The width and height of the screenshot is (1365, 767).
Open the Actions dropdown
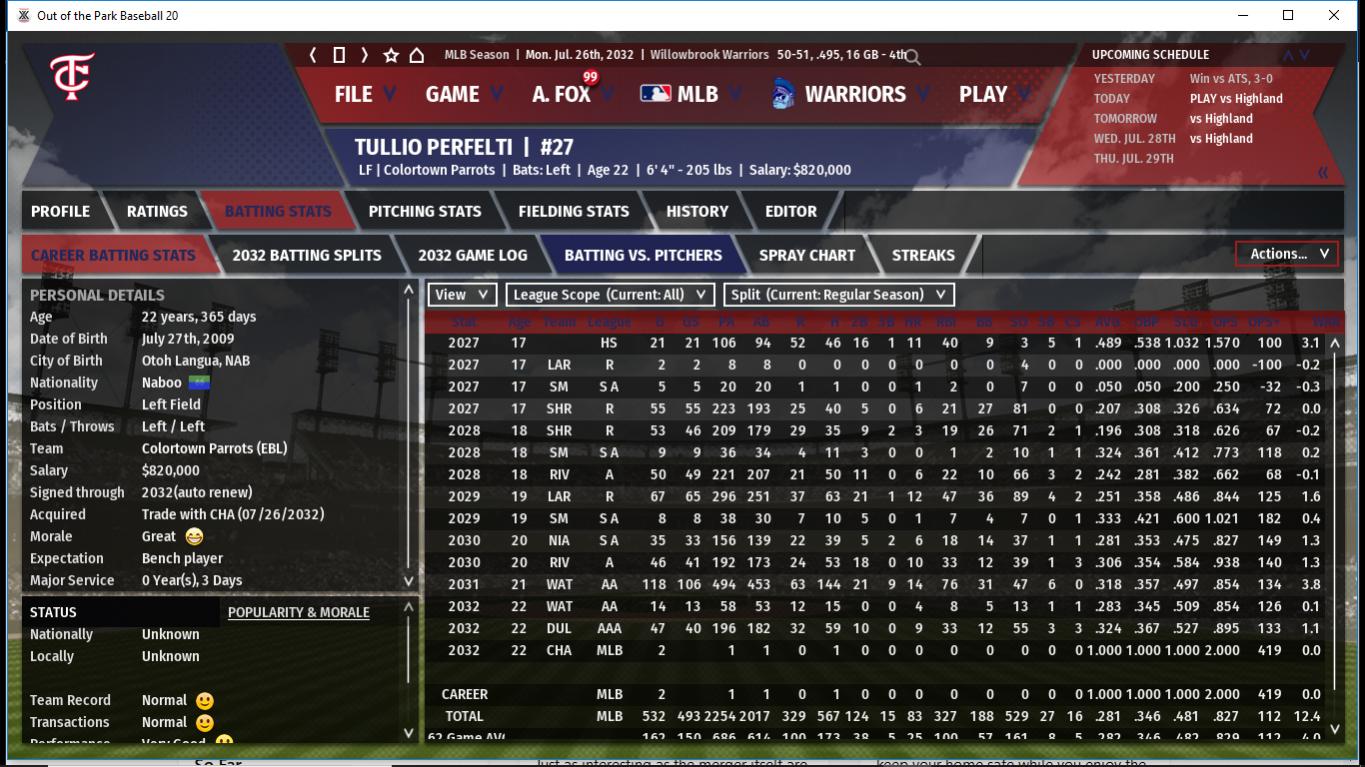click(1287, 254)
